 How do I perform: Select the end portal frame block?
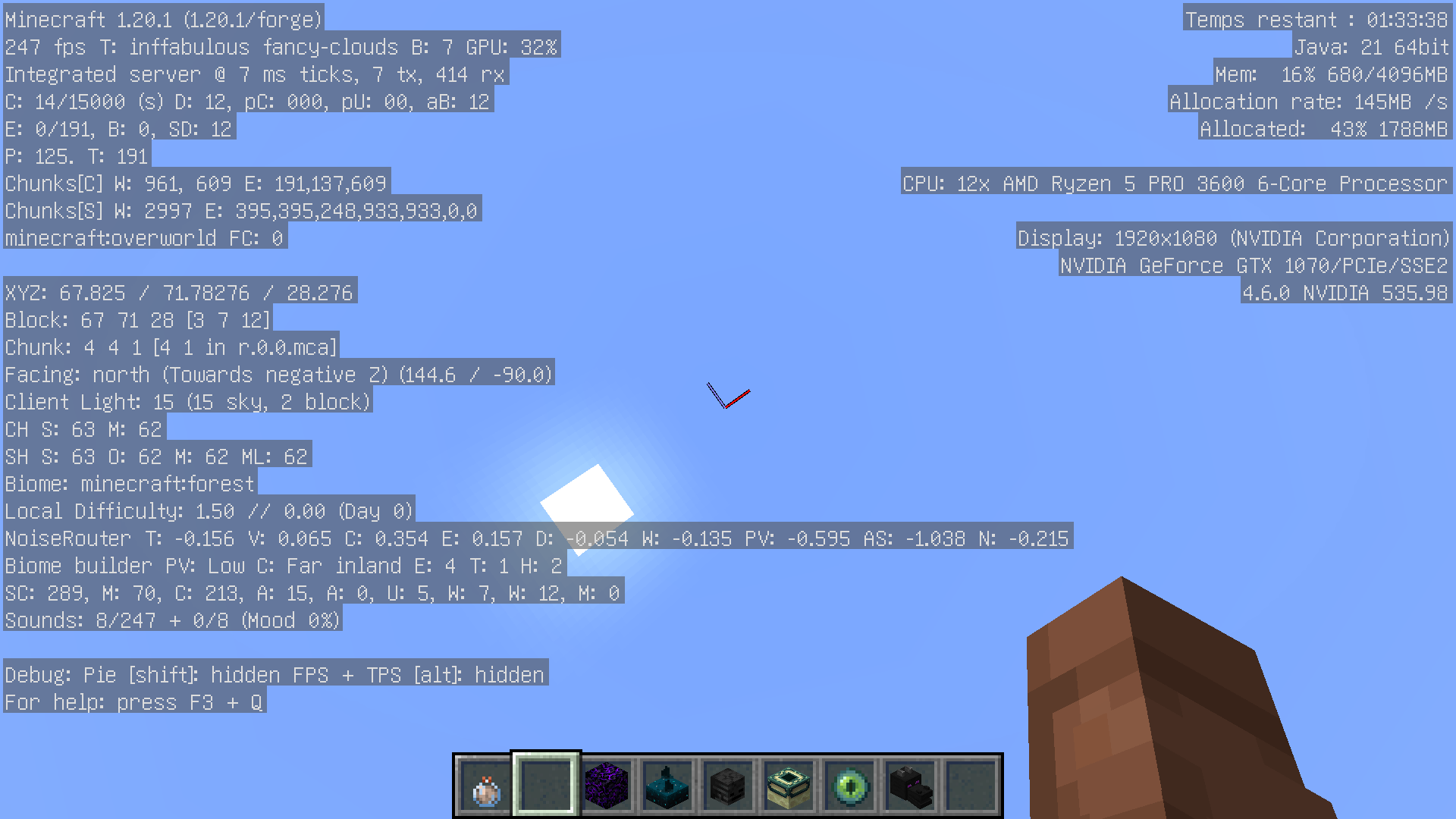click(789, 786)
